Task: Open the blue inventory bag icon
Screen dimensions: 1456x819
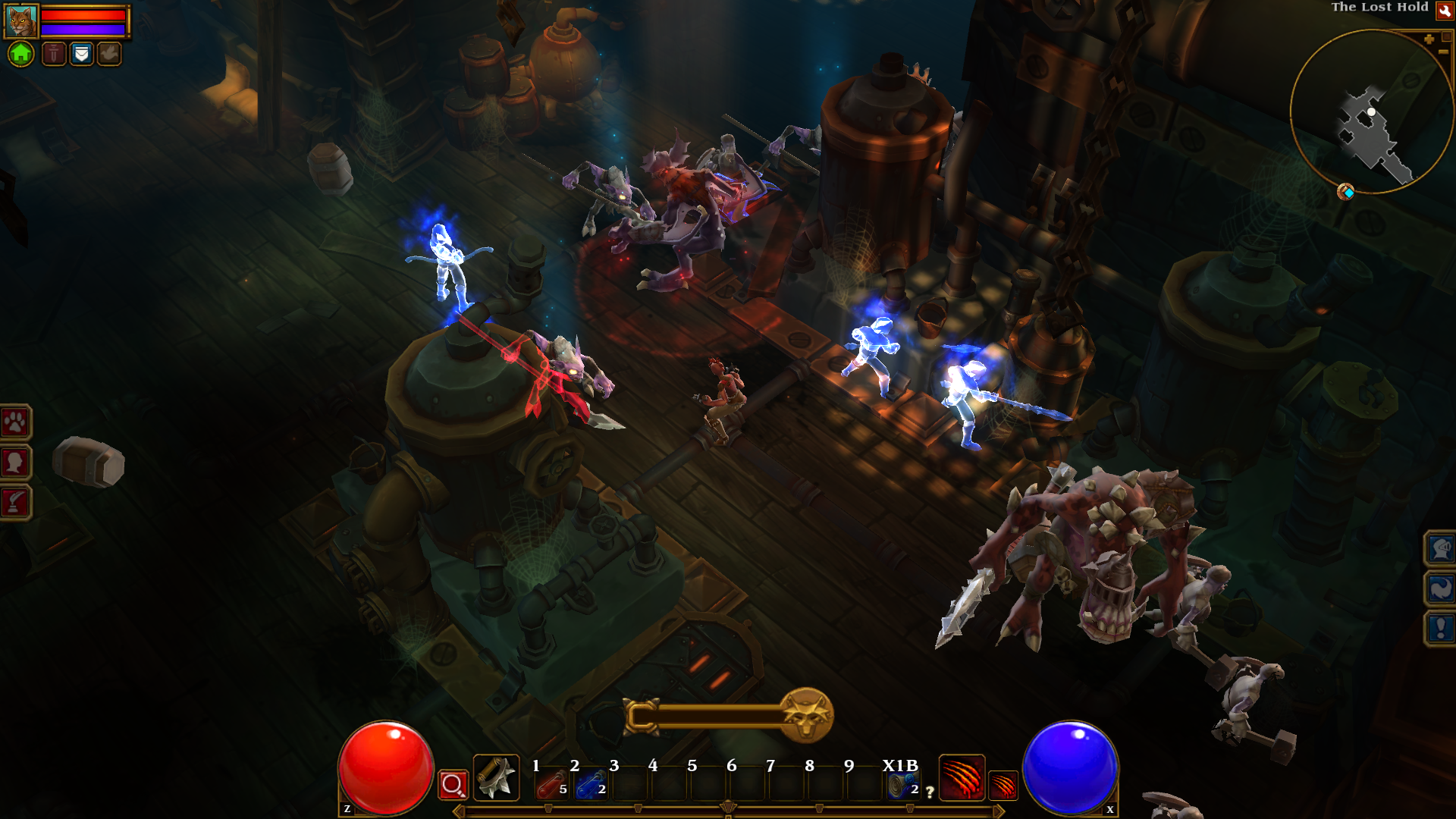Action: click(81, 54)
